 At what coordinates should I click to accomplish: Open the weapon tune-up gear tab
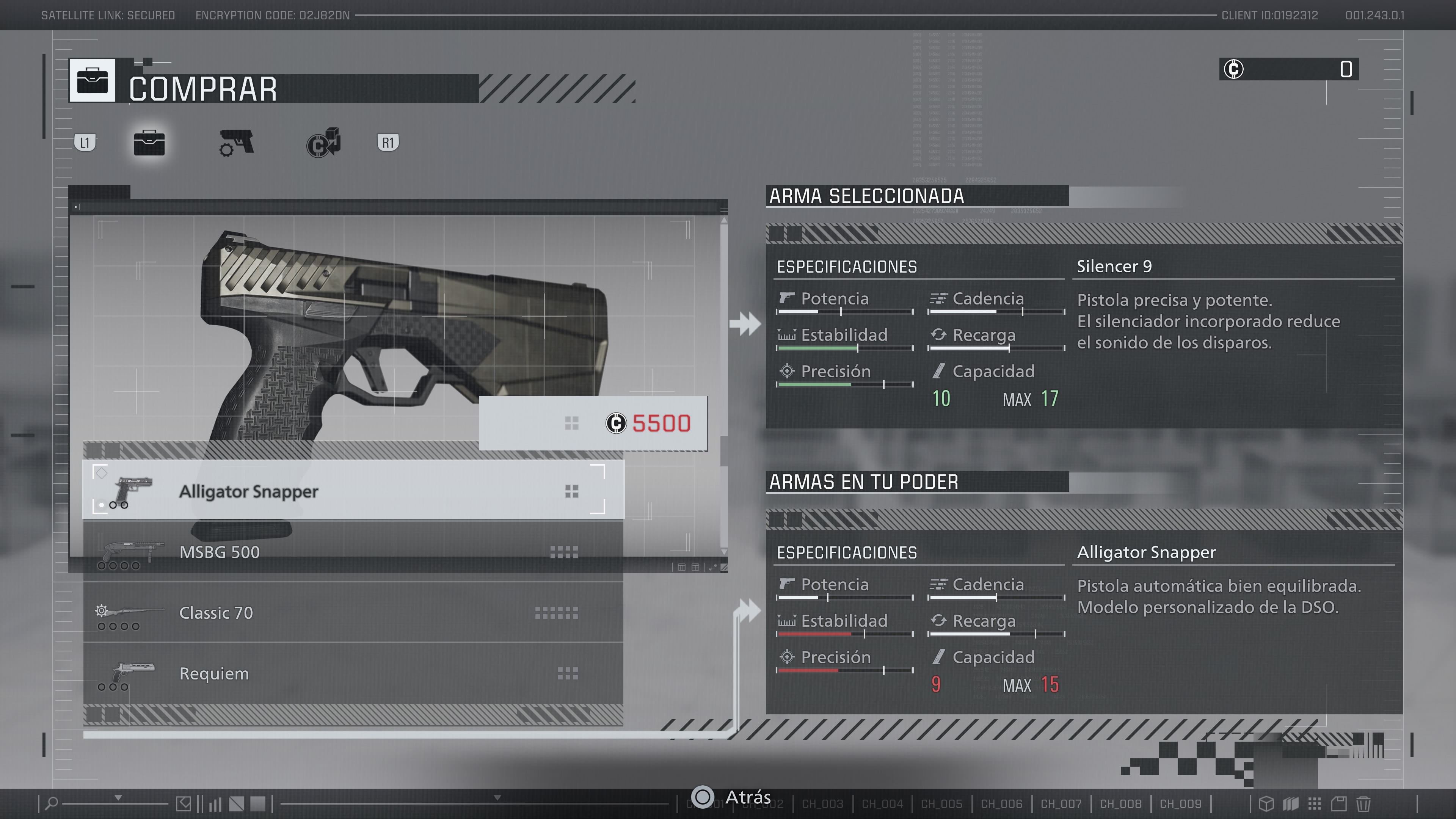coord(236,143)
